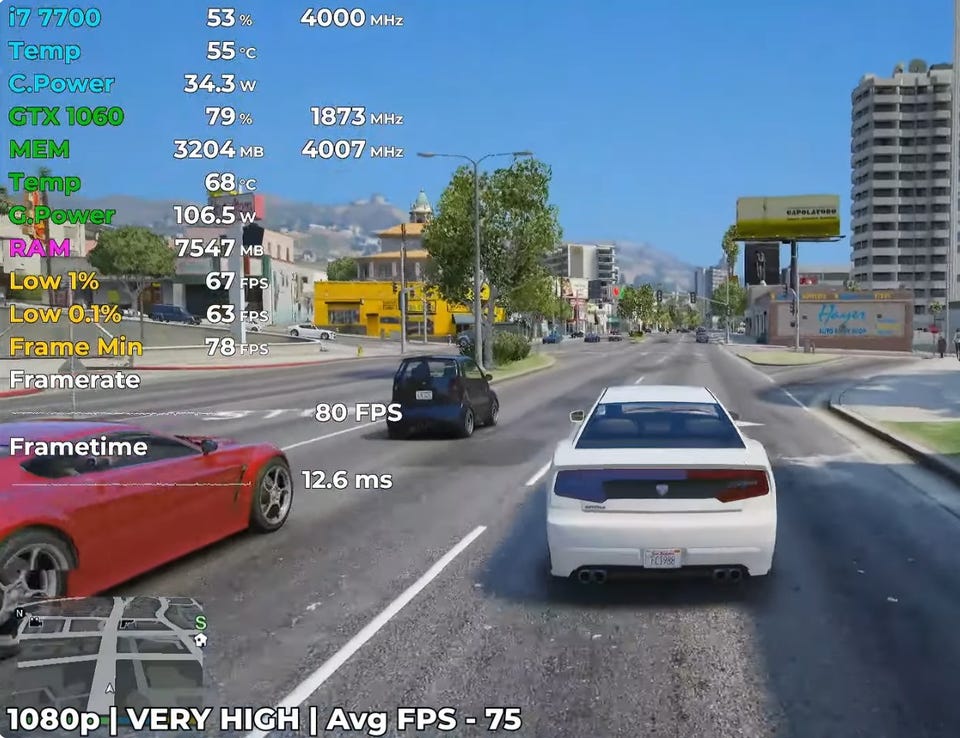Select the white safehouse marker on minimap
960x738 pixels.
click(200, 639)
